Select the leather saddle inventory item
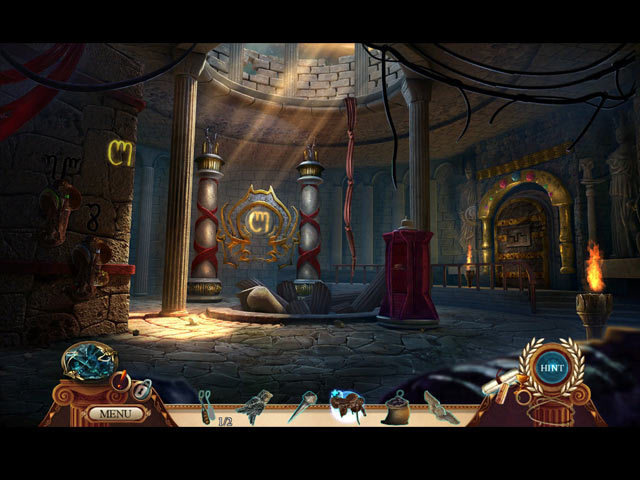 tap(349, 406)
